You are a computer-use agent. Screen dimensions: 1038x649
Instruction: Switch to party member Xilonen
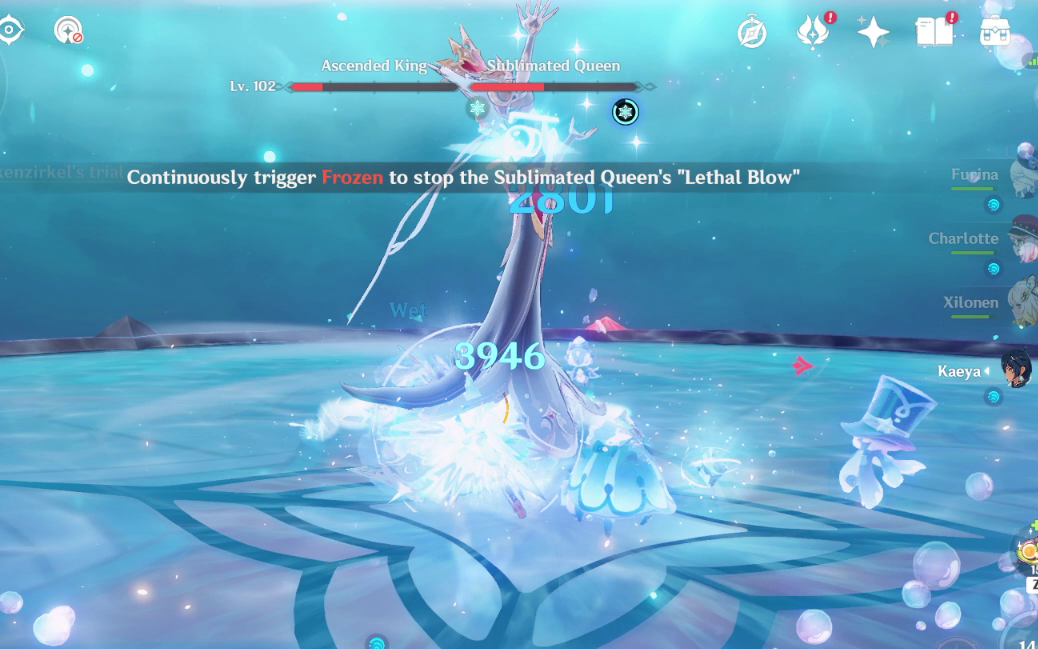pos(1022,302)
